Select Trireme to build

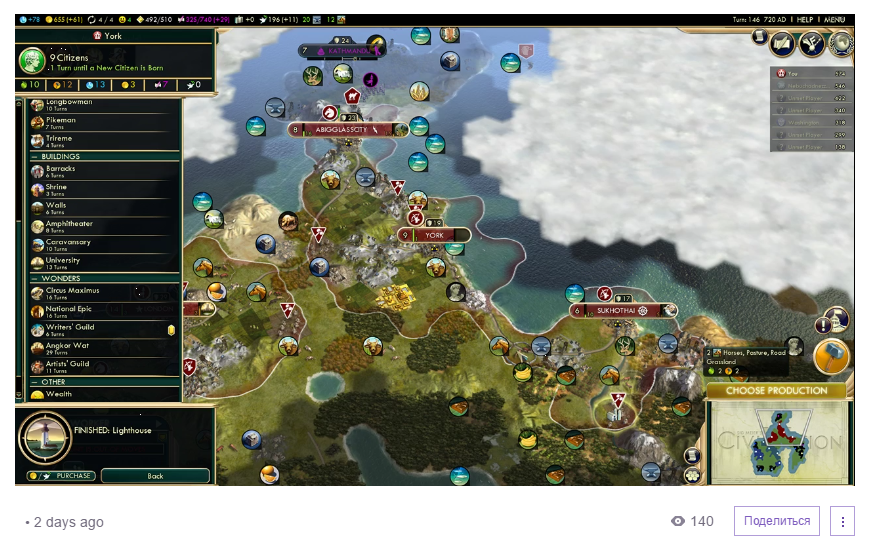[x=58, y=141]
